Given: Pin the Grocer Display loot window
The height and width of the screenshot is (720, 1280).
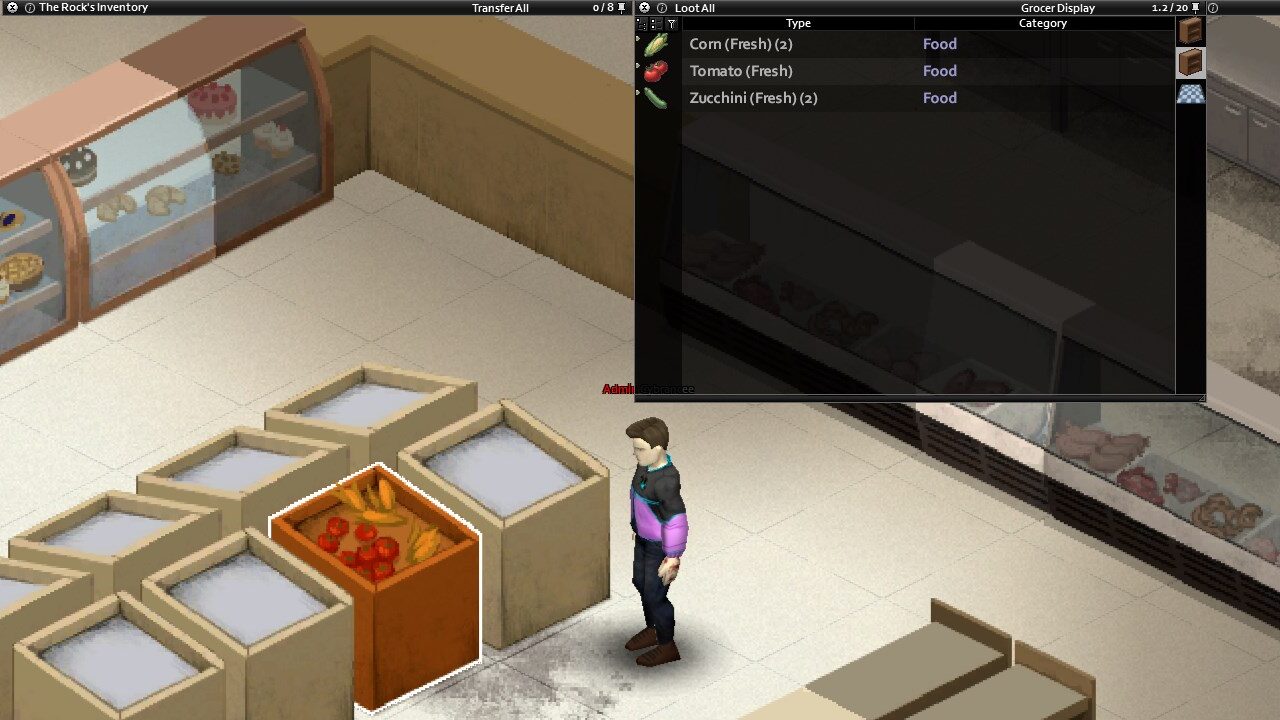Looking at the screenshot, I should 1196,8.
